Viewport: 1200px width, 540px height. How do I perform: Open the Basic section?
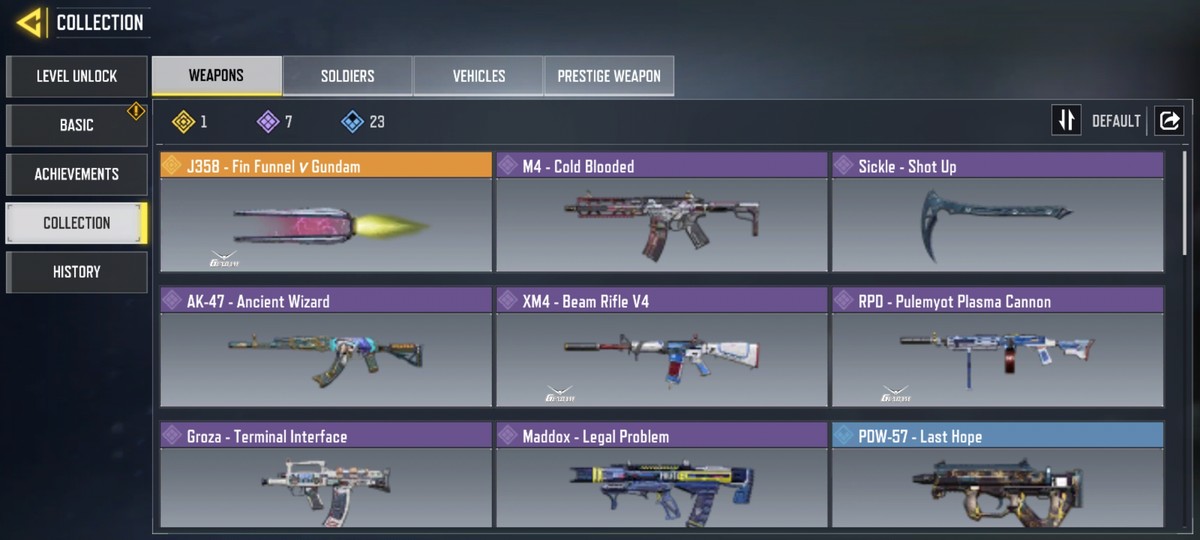77,125
